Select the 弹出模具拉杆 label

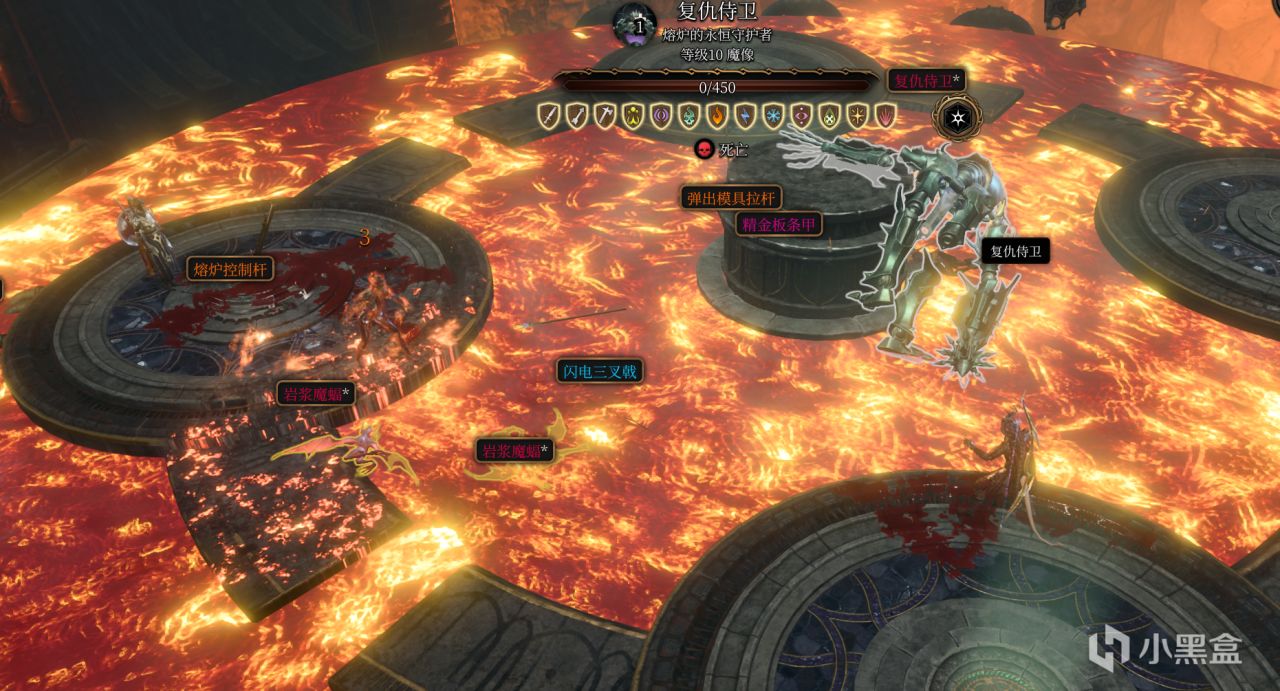coord(731,197)
